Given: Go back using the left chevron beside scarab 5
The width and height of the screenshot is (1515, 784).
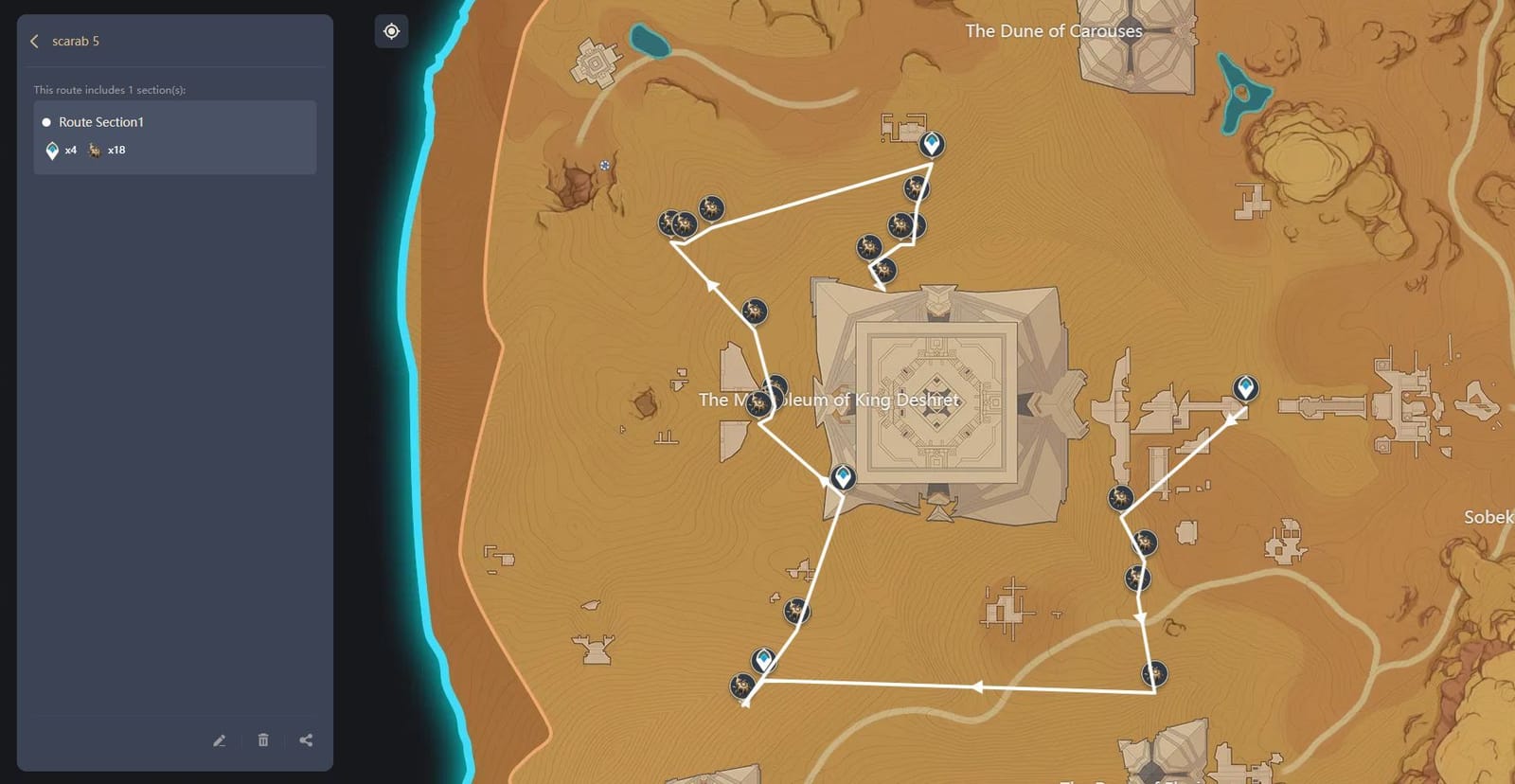Looking at the screenshot, I should (33, 41).
